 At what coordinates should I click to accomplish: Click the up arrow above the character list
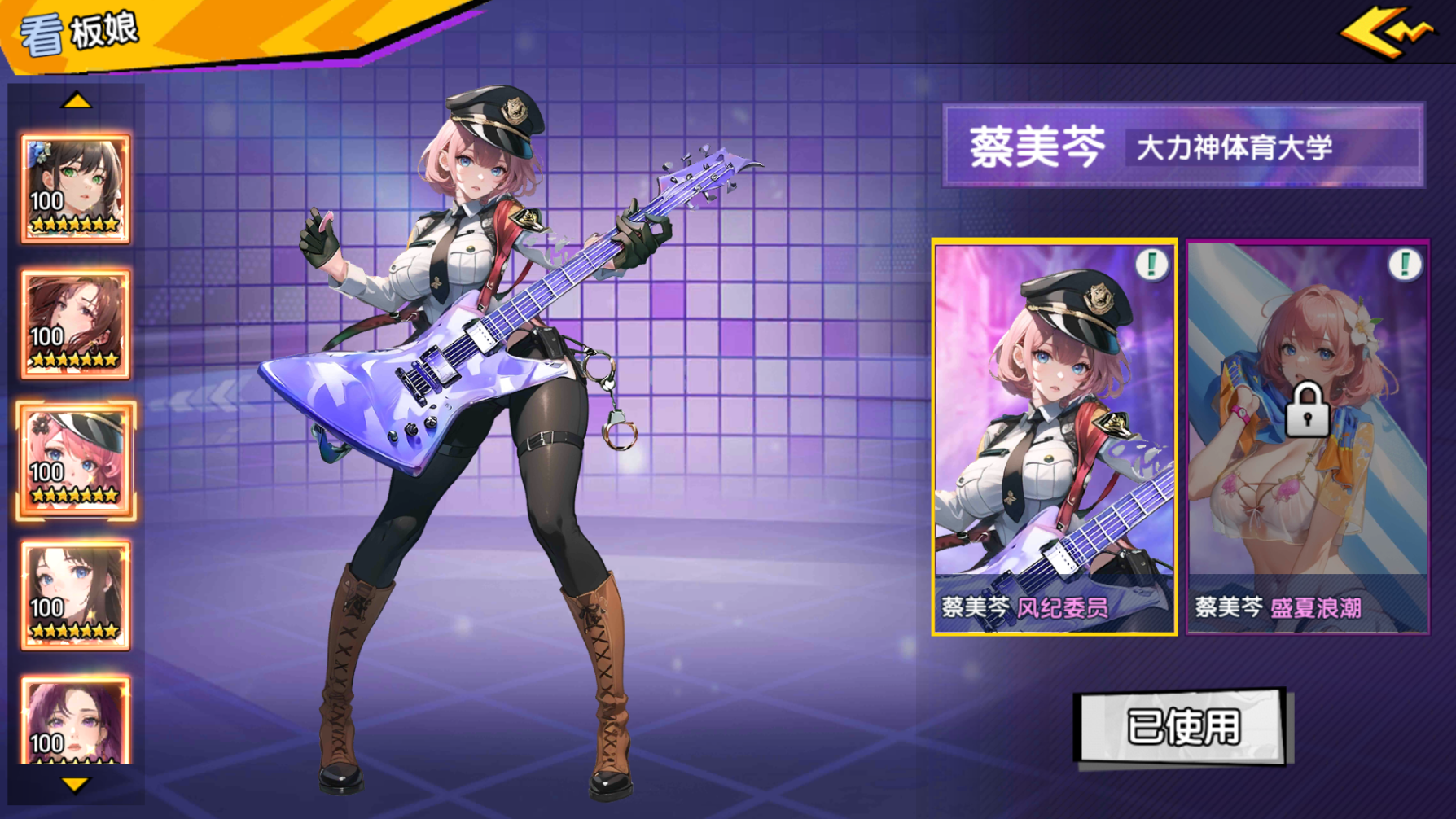tap(76, 101)
